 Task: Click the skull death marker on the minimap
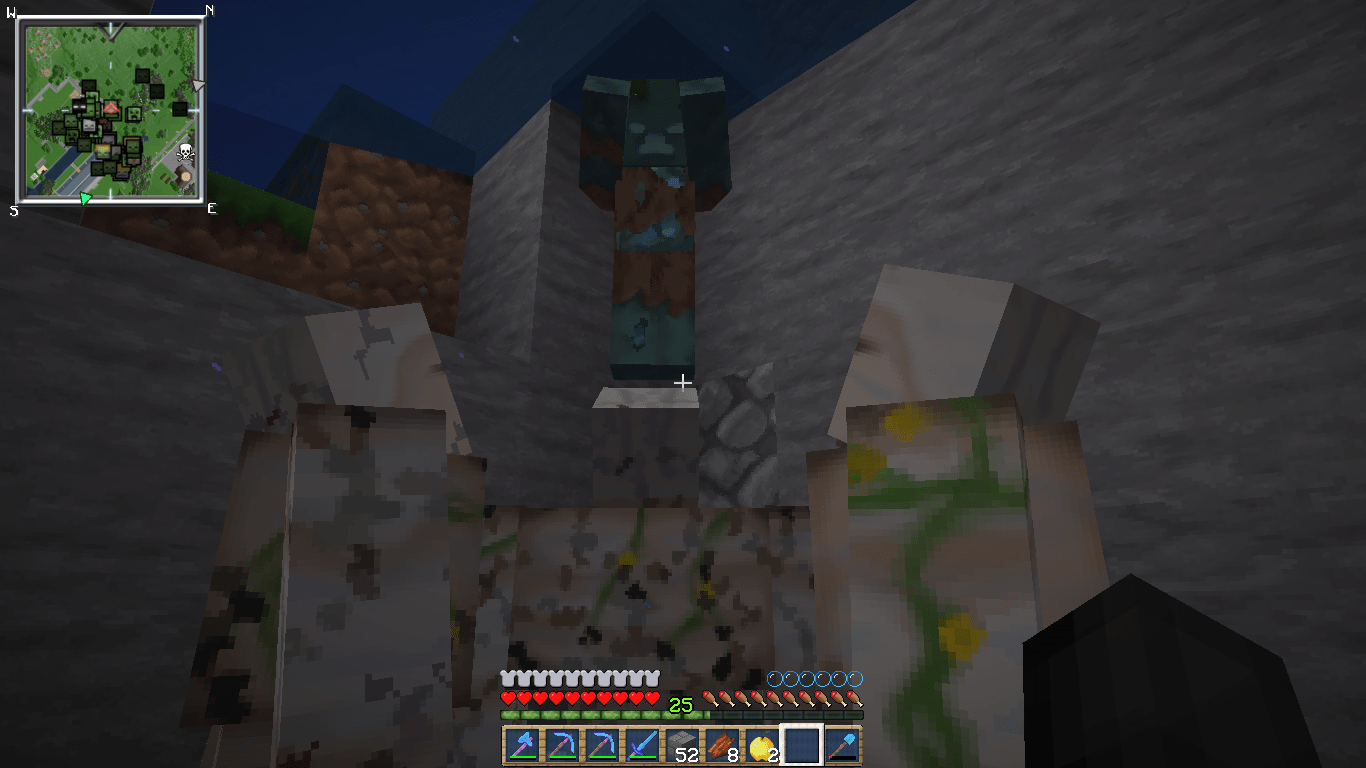[x=185, y=153]
